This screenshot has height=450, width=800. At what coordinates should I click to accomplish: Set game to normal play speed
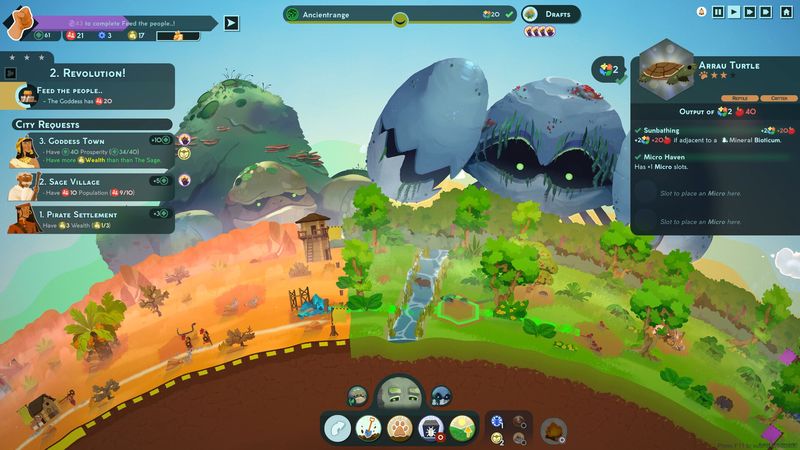point(734,12)
